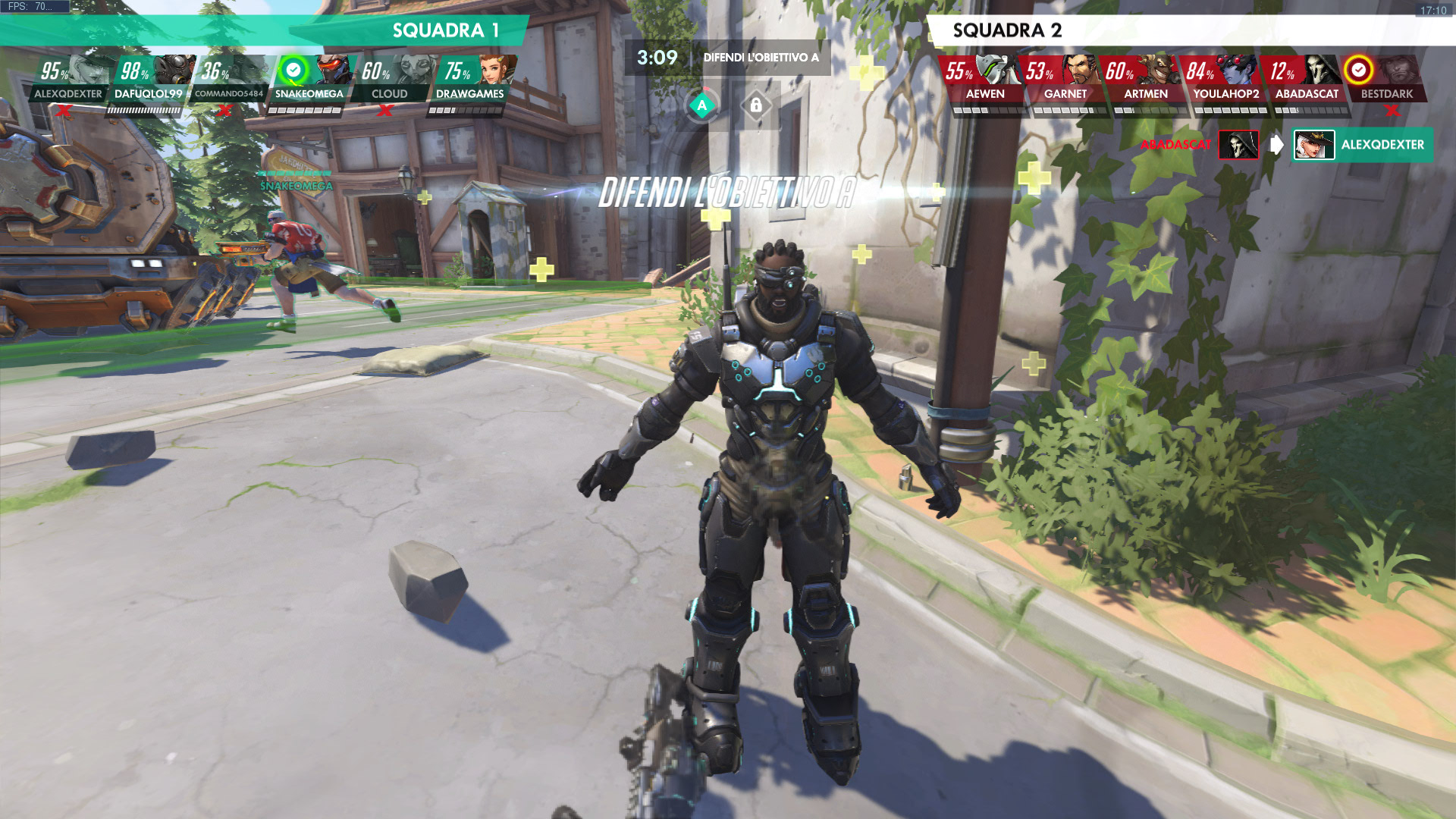
Task: Switch view to YOULAHOP2
Action: pos(1225,79)
